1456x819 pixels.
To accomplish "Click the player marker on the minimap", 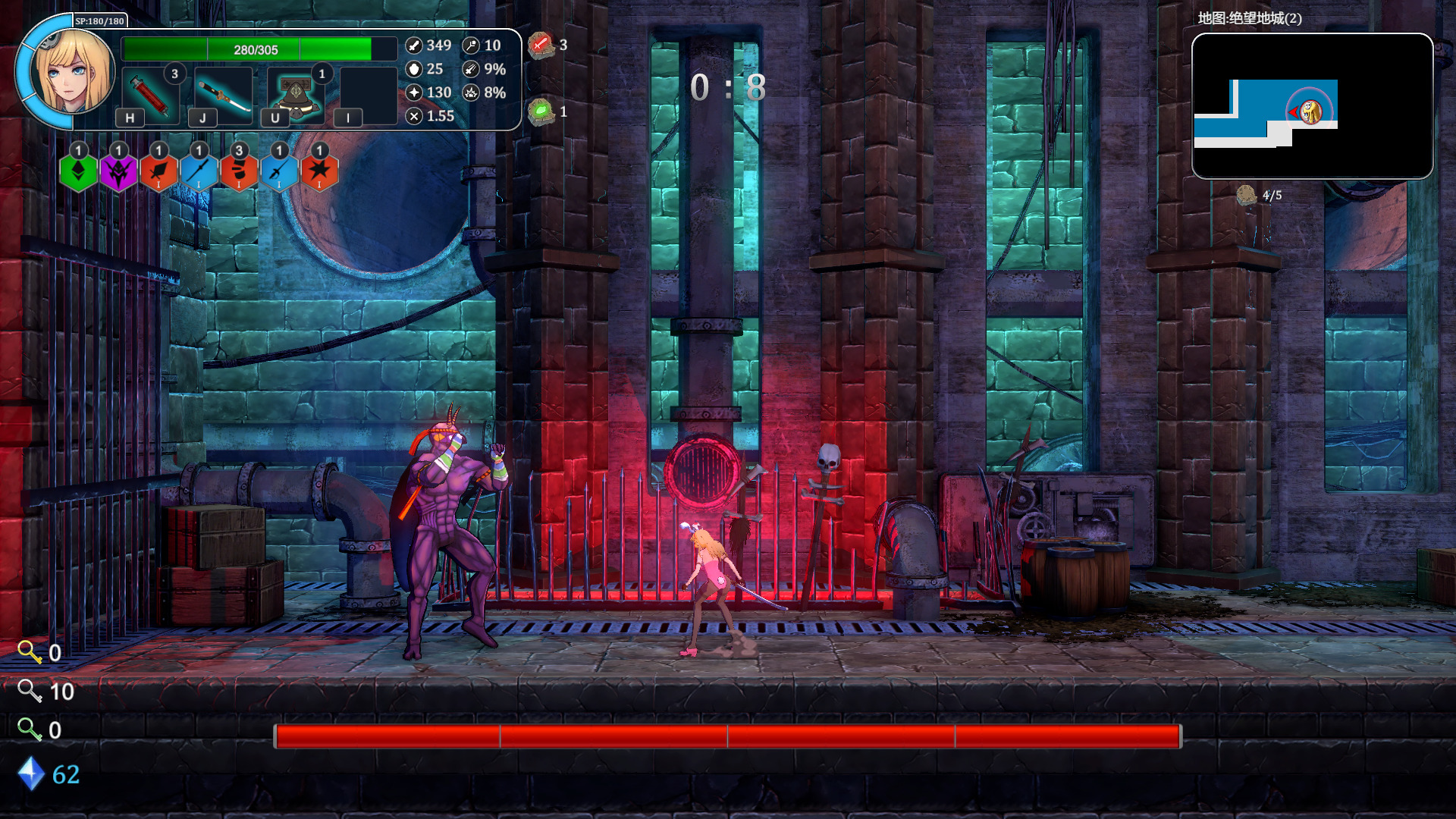I will click(x=1310, y=112).
